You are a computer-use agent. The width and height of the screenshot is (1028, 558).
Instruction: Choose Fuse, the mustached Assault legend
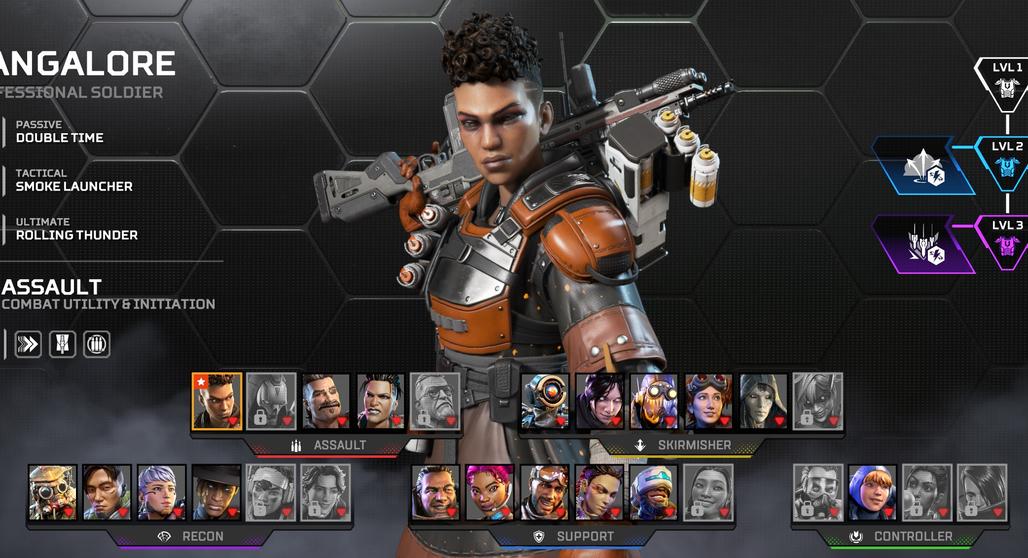pos(326,401)
